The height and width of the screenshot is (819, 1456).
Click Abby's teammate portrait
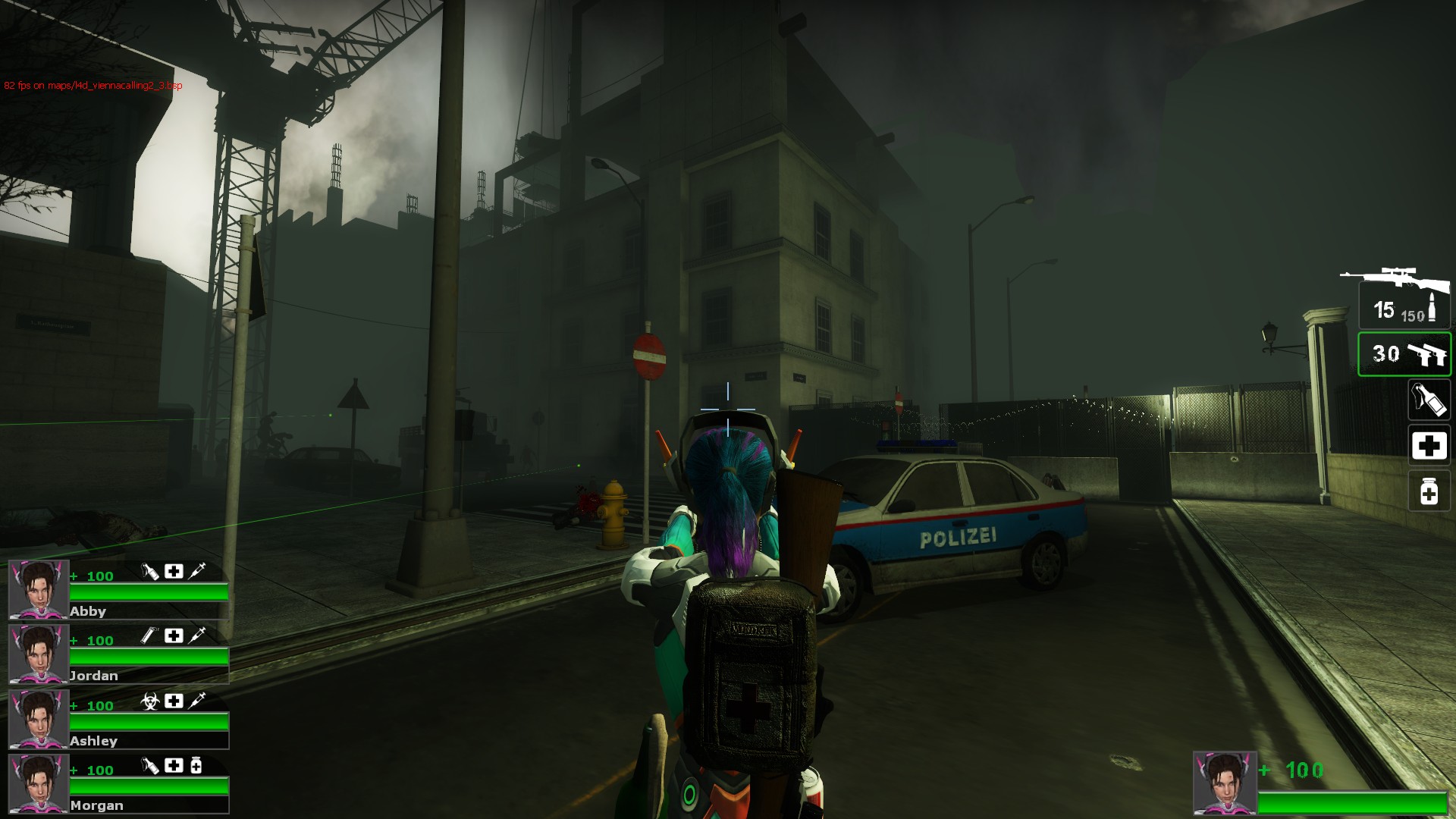pos(39,590)
